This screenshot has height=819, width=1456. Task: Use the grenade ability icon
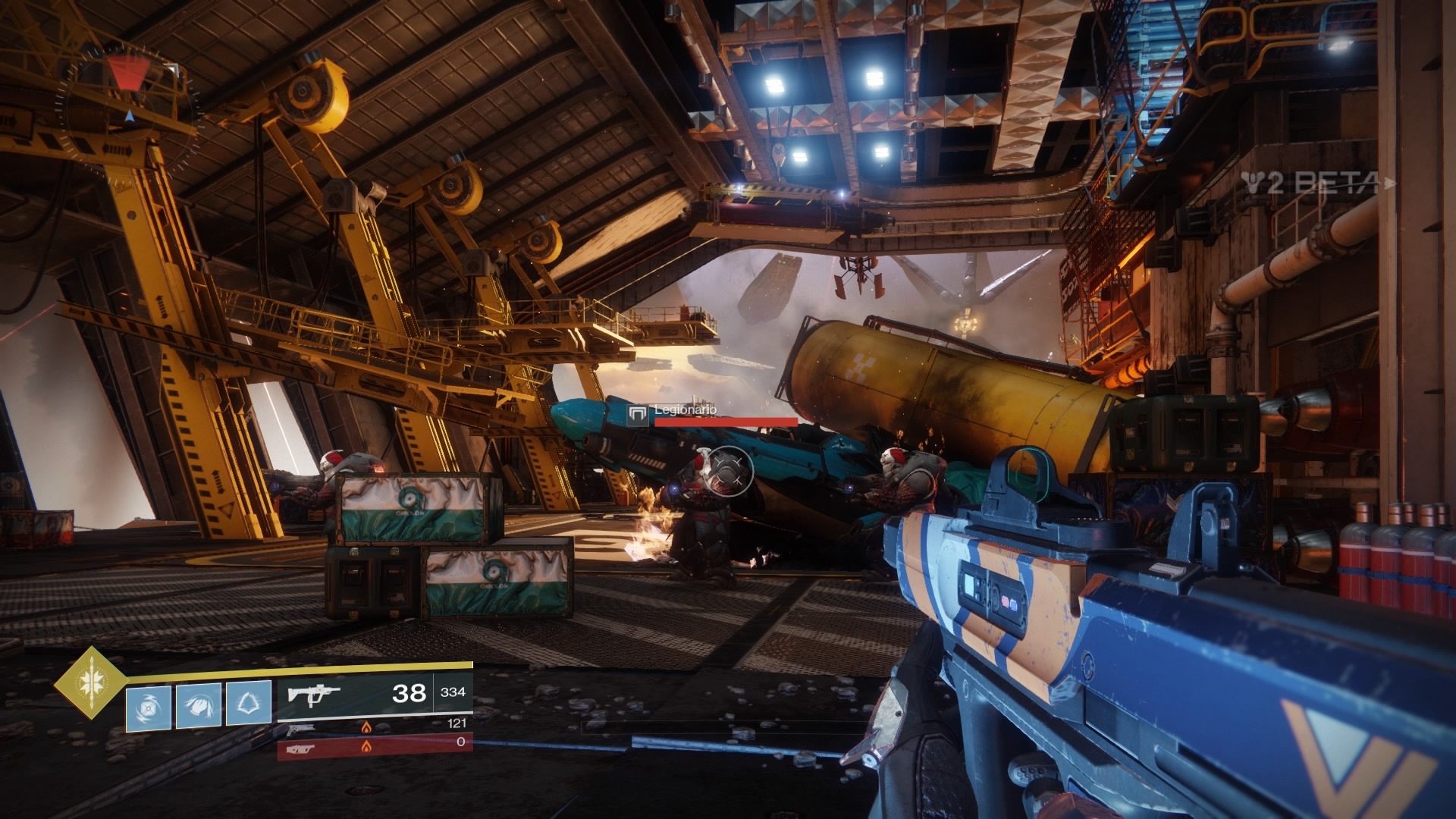tap(148, 706)
